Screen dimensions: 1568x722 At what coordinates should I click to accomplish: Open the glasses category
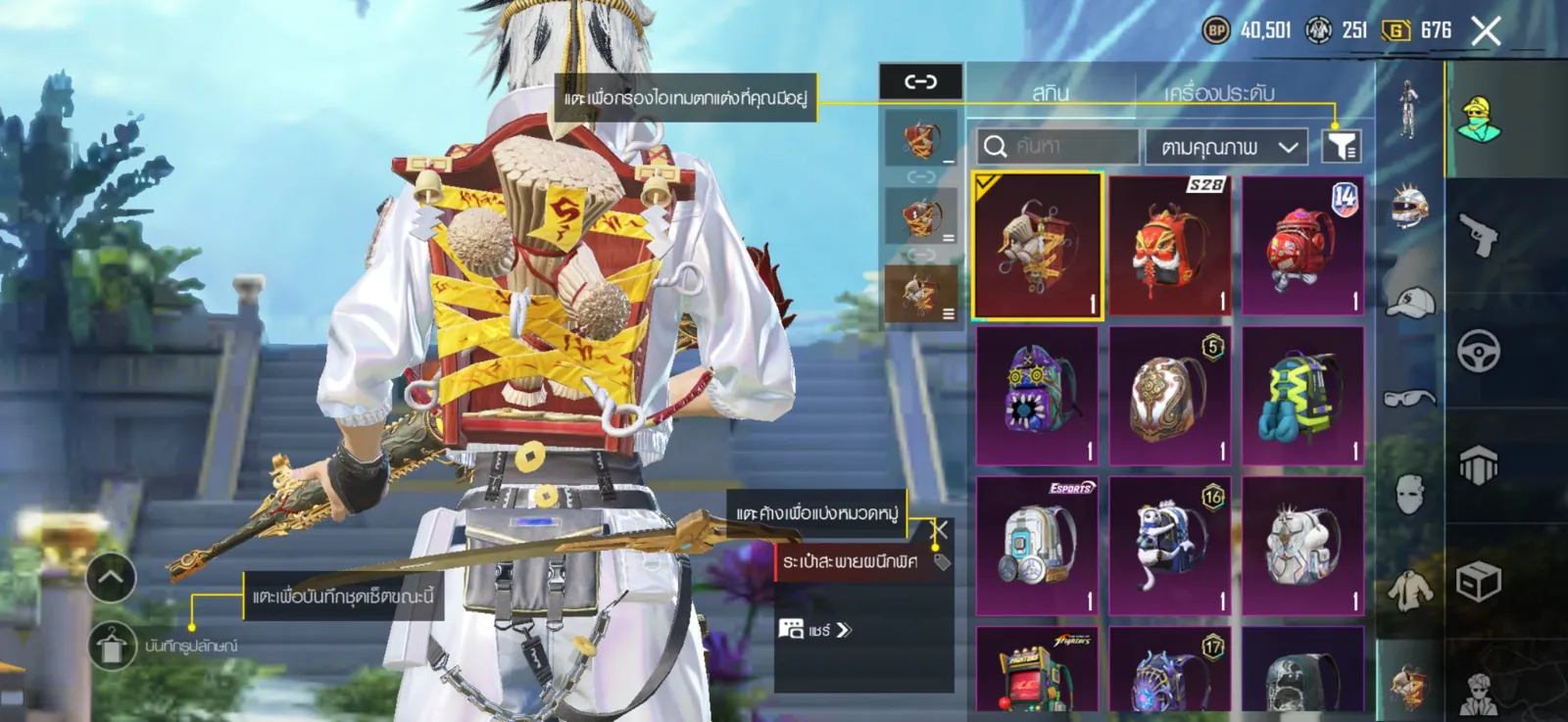[1410, 398]
